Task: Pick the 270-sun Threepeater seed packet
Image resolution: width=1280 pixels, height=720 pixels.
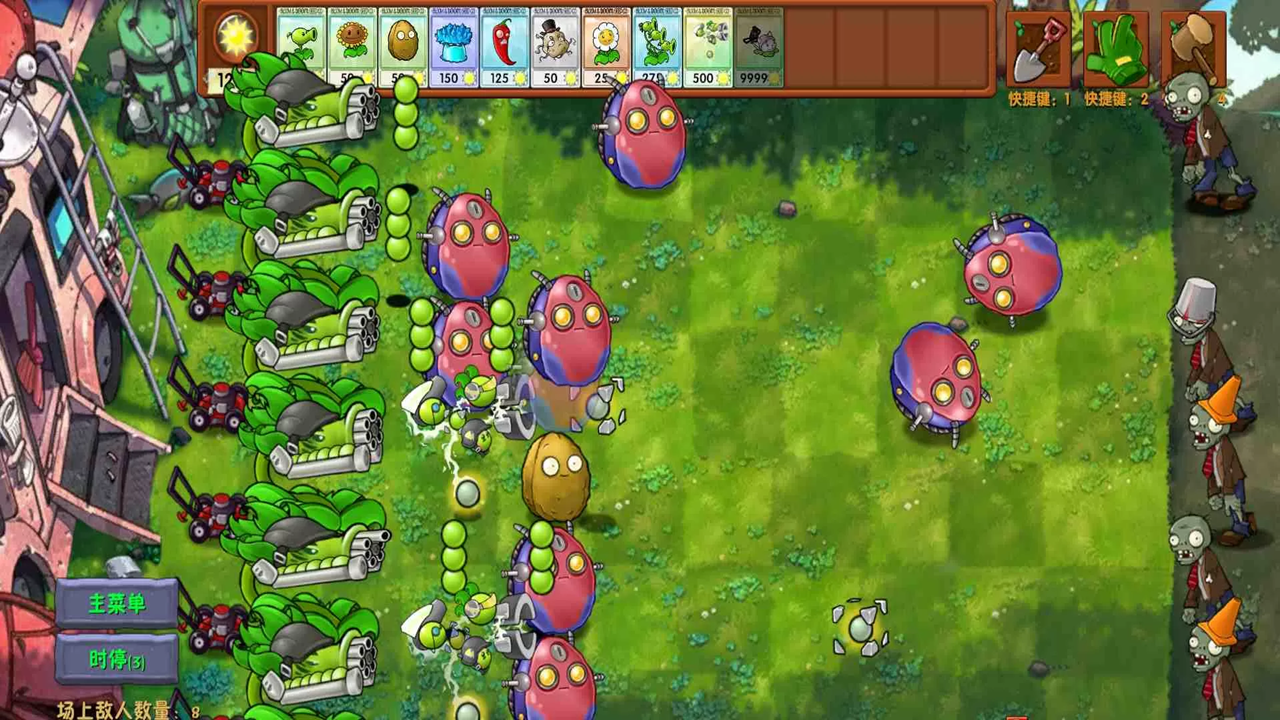Action: pyautogui.click(x=657, y=45)
